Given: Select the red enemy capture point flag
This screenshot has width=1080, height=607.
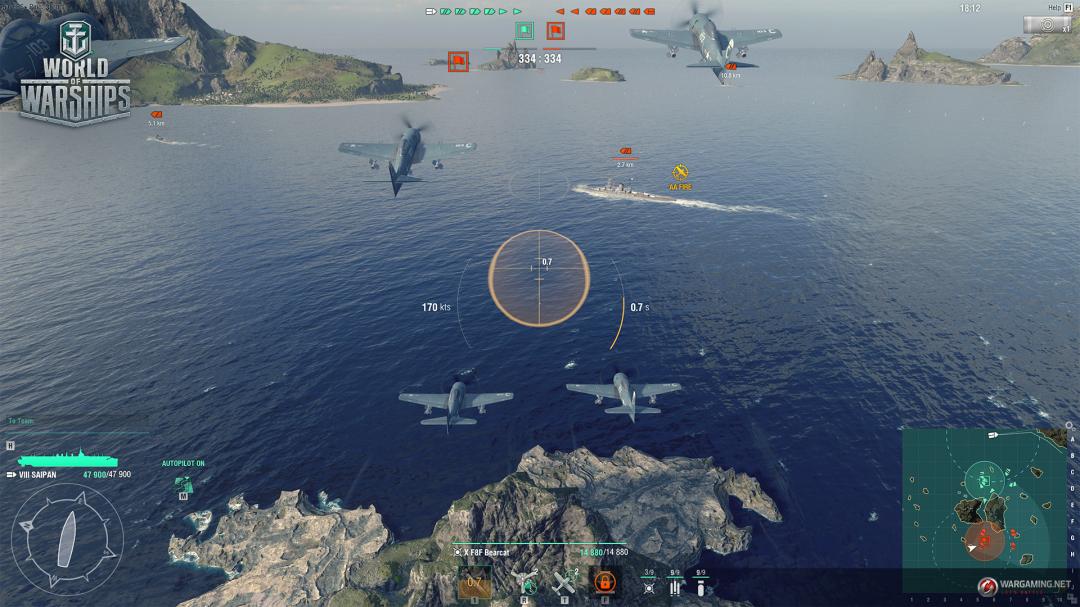Looking at the screenshot, I should pyautogui.click(x=554, y=31).
